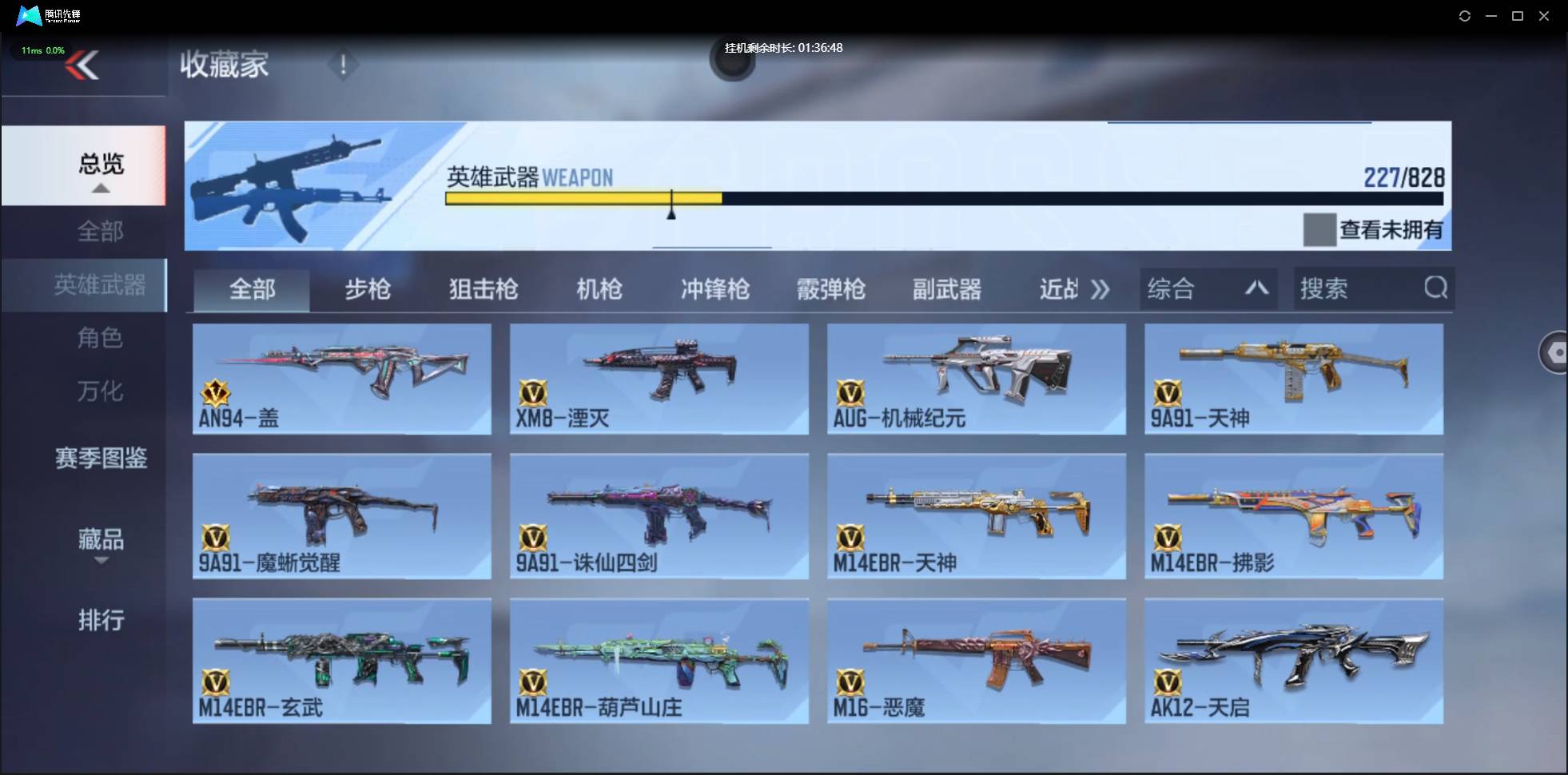Click the magnifier icon in the search bar
The image size is (1568, 775).
click(1436, 288)
